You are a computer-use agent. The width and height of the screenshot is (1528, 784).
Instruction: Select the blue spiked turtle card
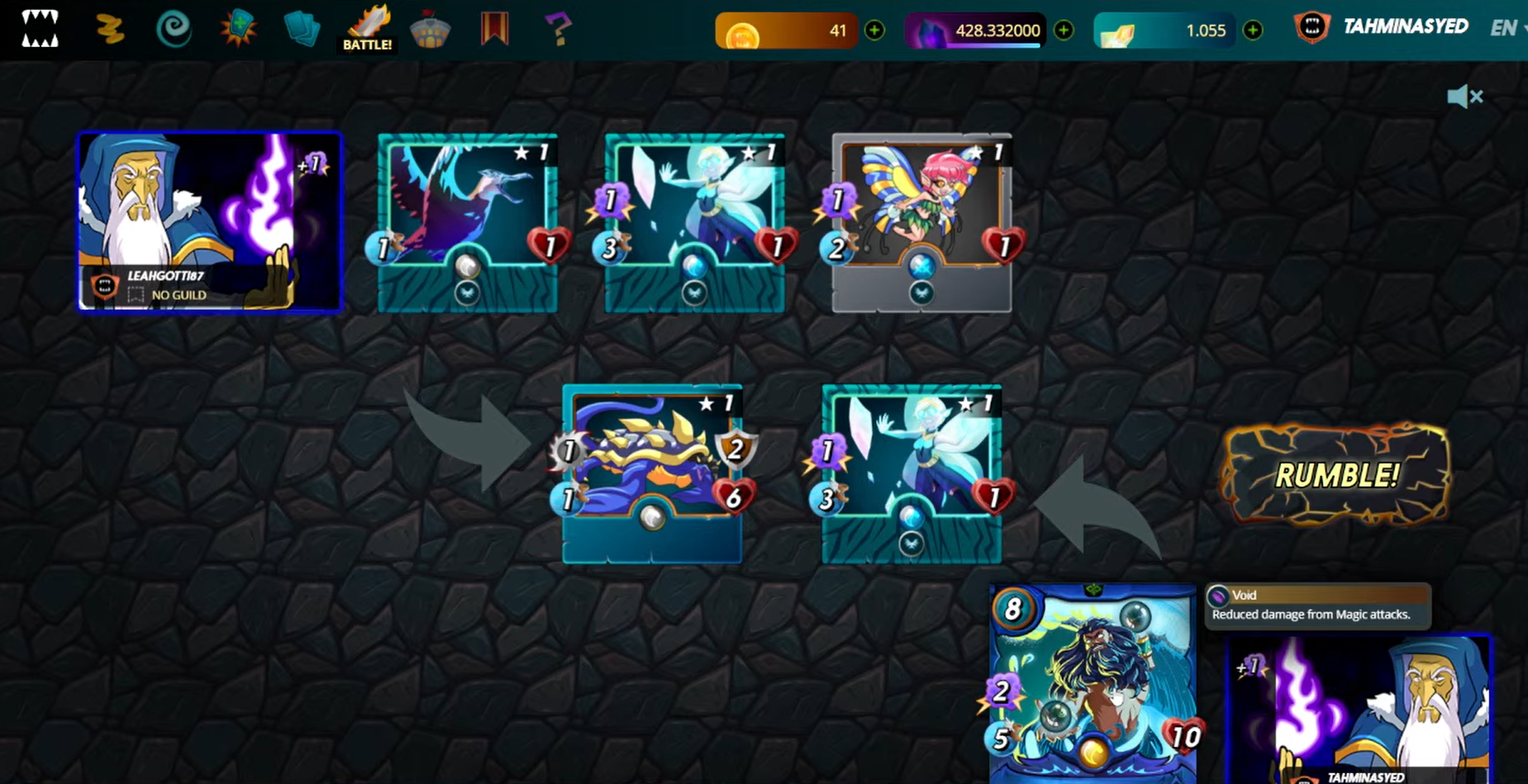pos(652,473)
